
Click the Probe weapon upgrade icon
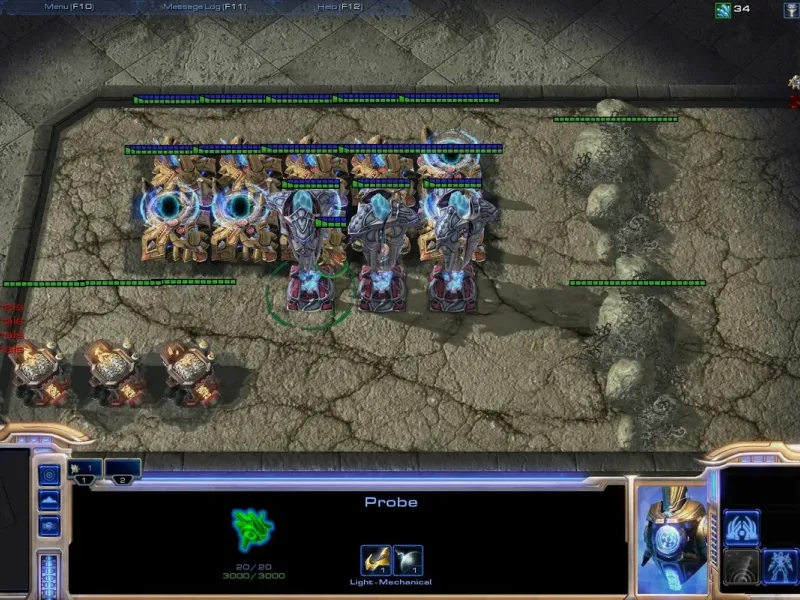375,560
